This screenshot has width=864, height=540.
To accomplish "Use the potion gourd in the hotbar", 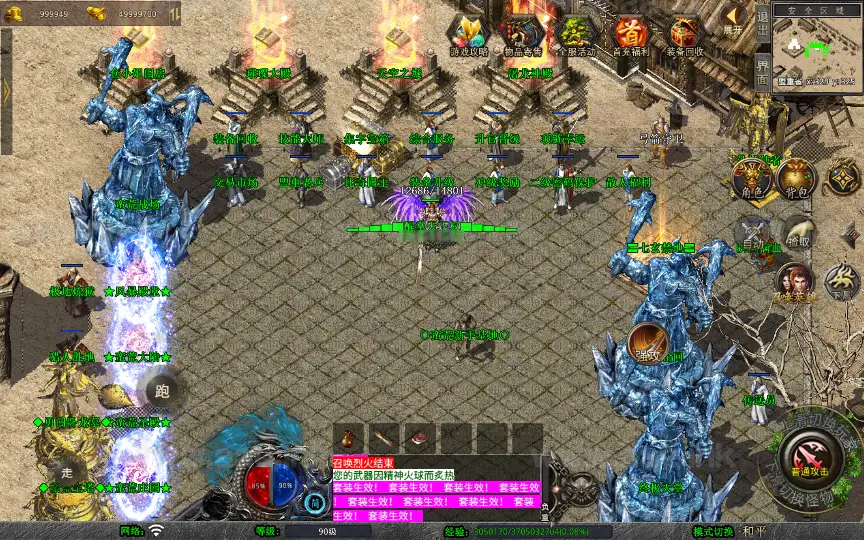I will (349, 438).
